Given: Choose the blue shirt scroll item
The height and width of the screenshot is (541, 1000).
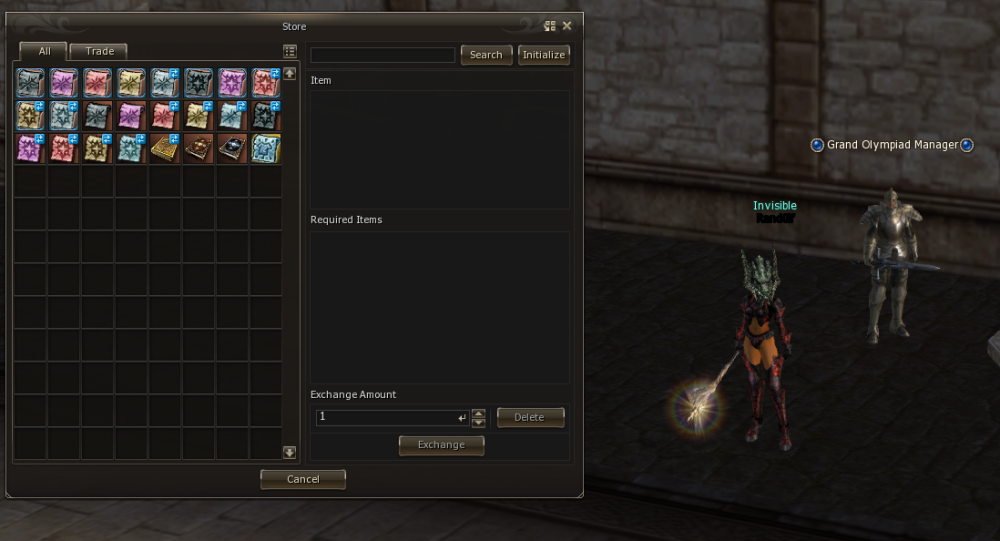Looking at the screenshot, I should [266, 148].
